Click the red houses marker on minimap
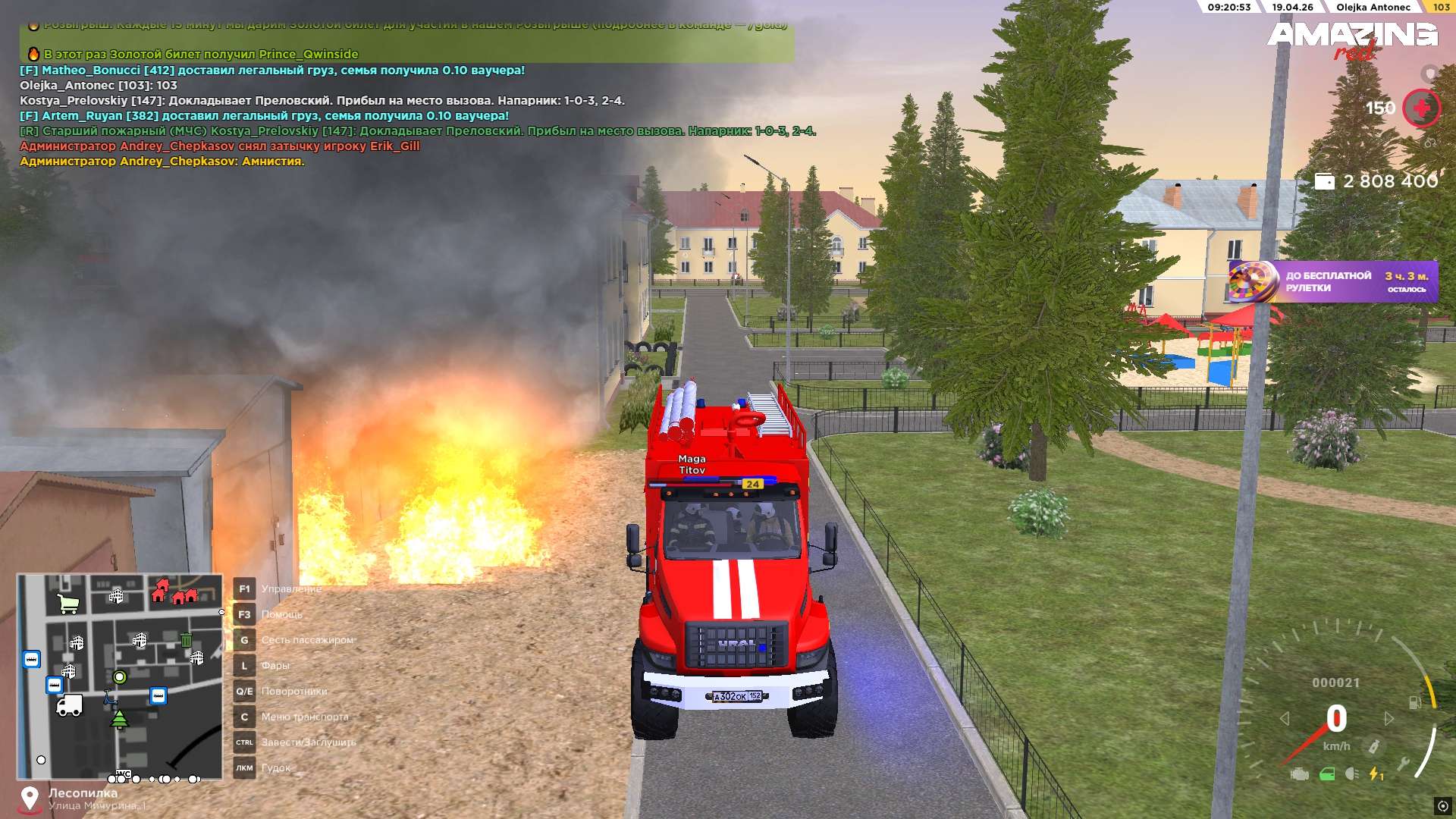 point(174,591)
